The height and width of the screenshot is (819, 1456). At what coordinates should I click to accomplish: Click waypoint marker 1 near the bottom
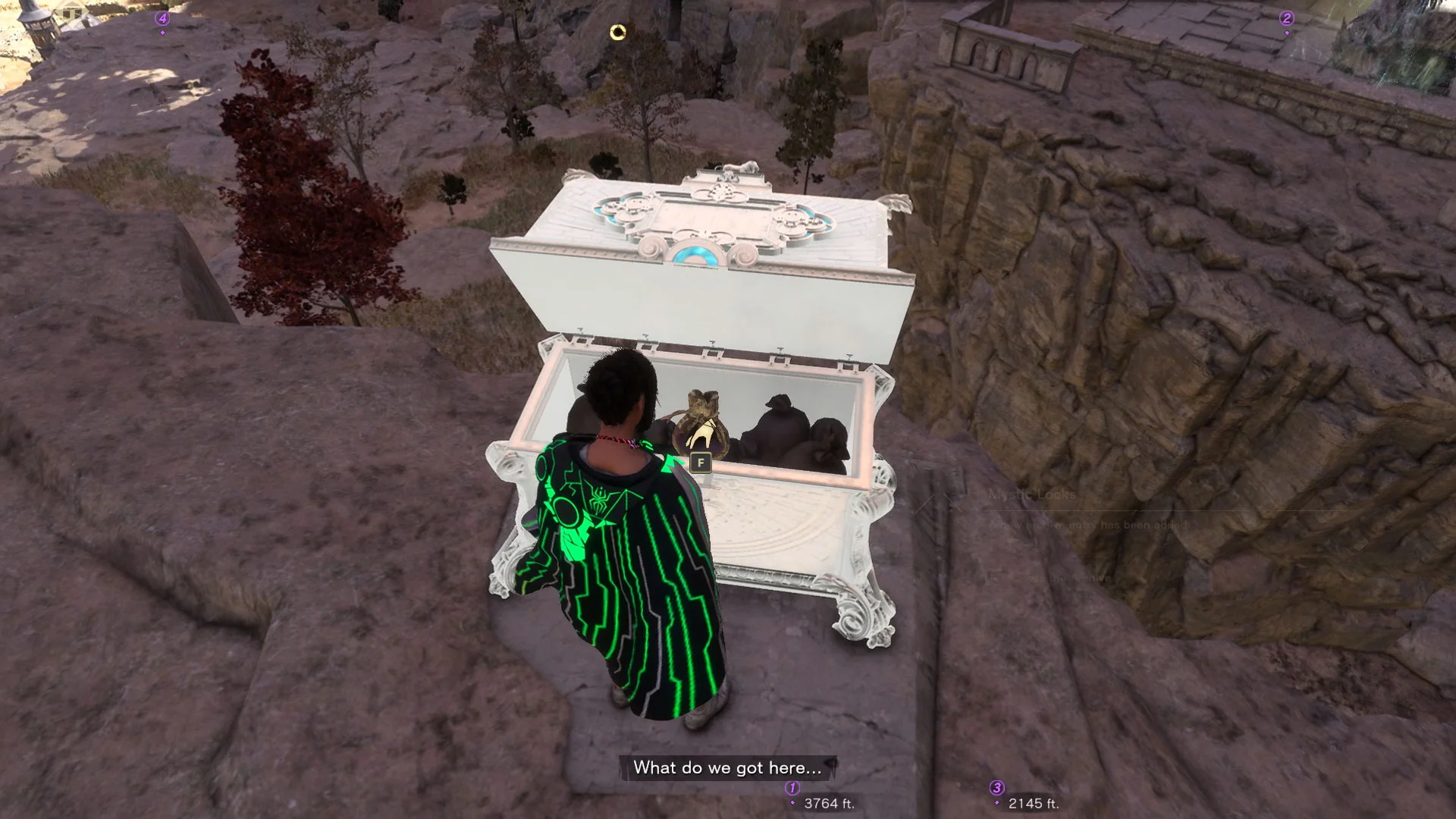[791, 787]
